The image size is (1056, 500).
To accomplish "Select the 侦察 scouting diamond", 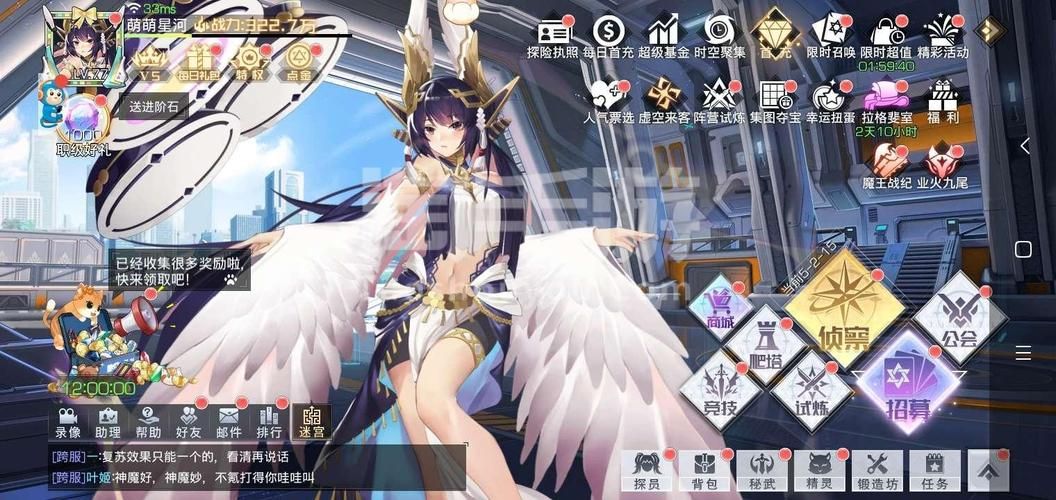I will (x=842, y=309).
